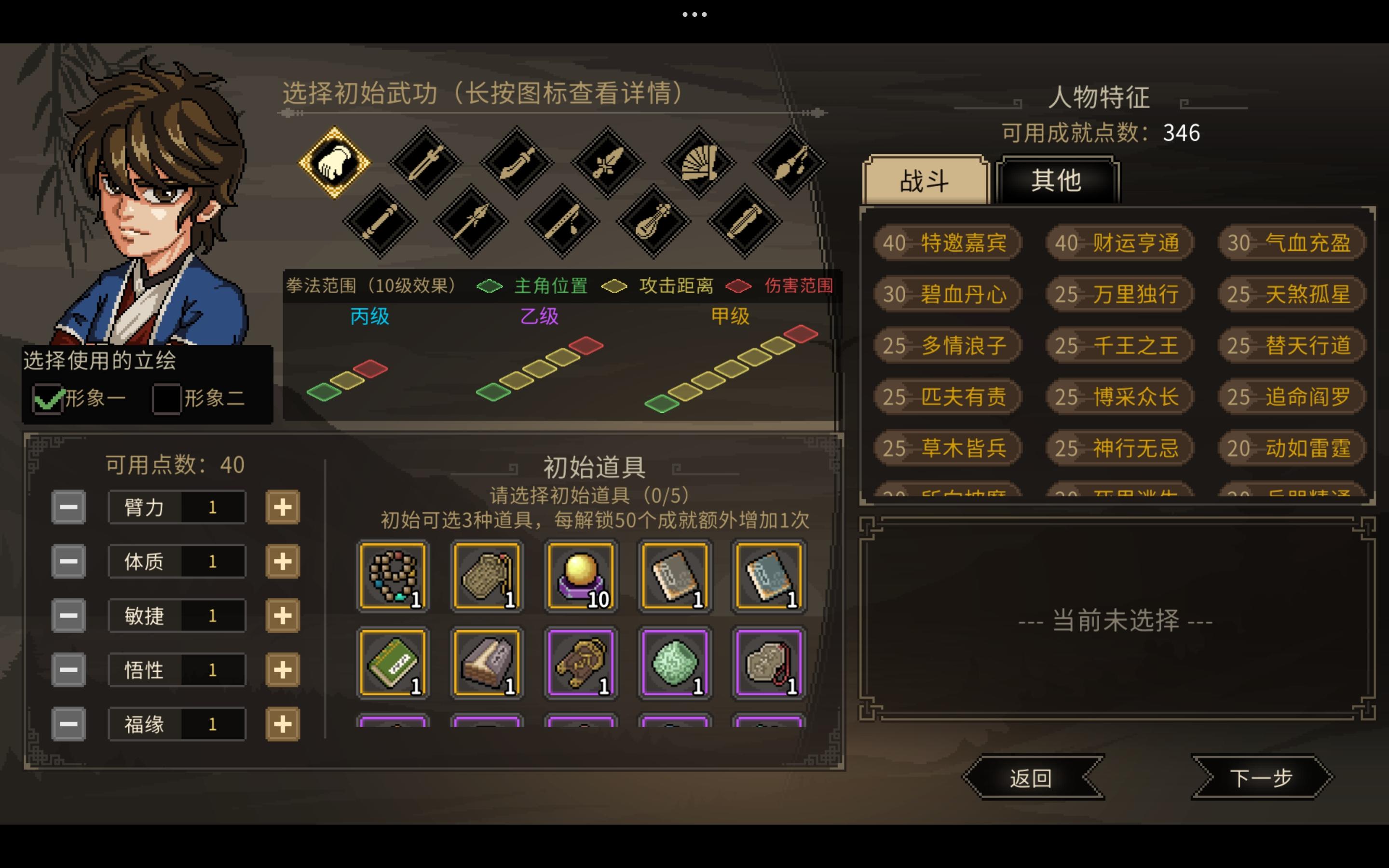
Task: Check the 形象二 portrait checkbox
Action: (166, 398)
